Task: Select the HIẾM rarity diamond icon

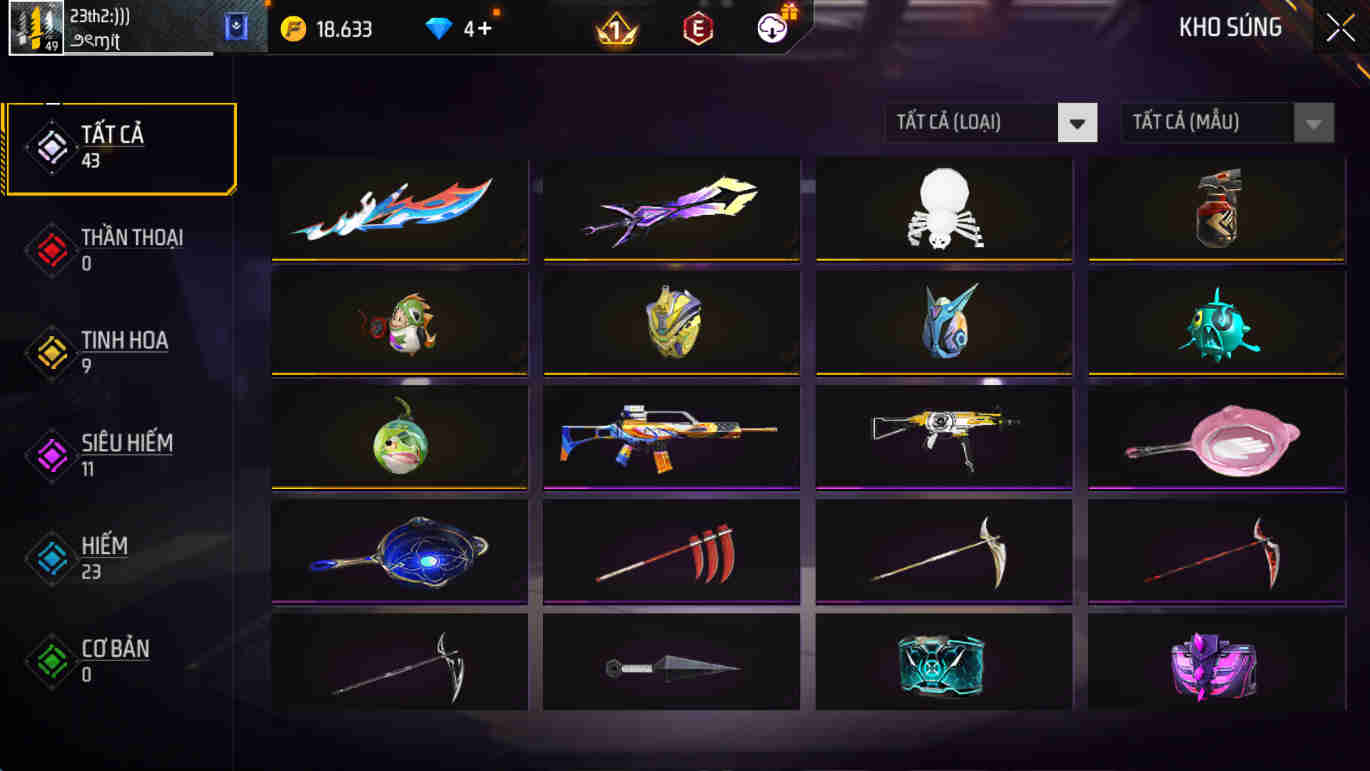Action: (52, 558)
